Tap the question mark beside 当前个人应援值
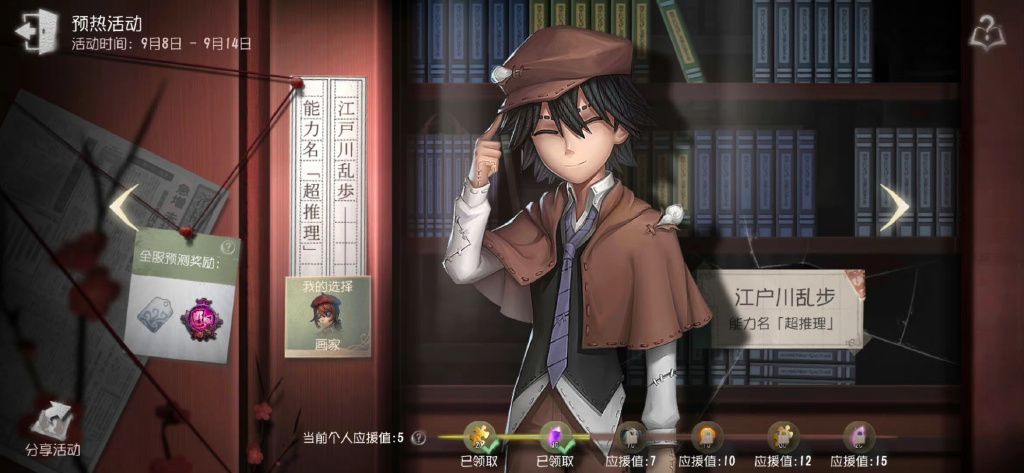Image resolution: width=1024 pixels, height=473 pixels. [417, 438]
